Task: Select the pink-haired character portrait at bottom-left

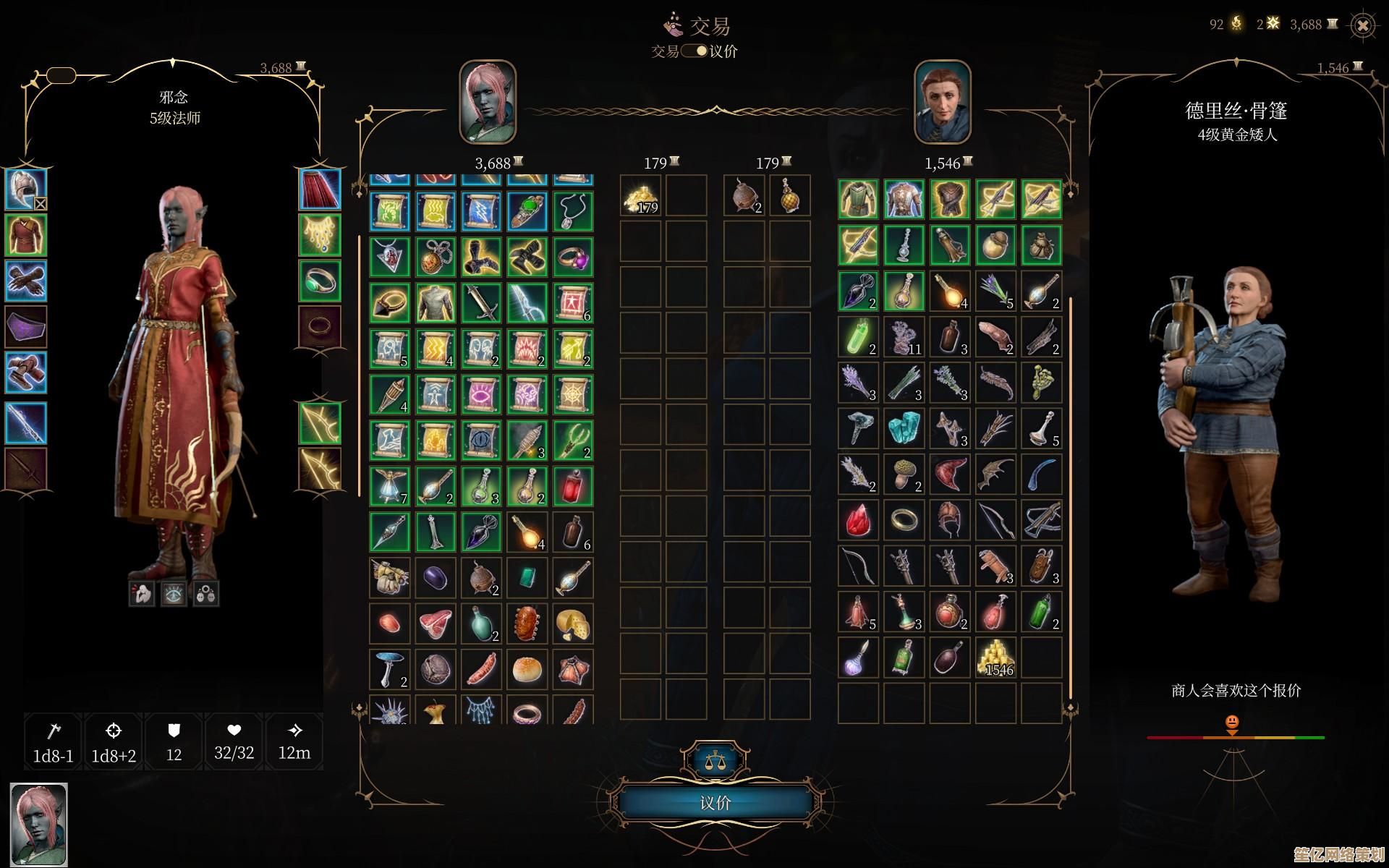Action: point(38,824)
